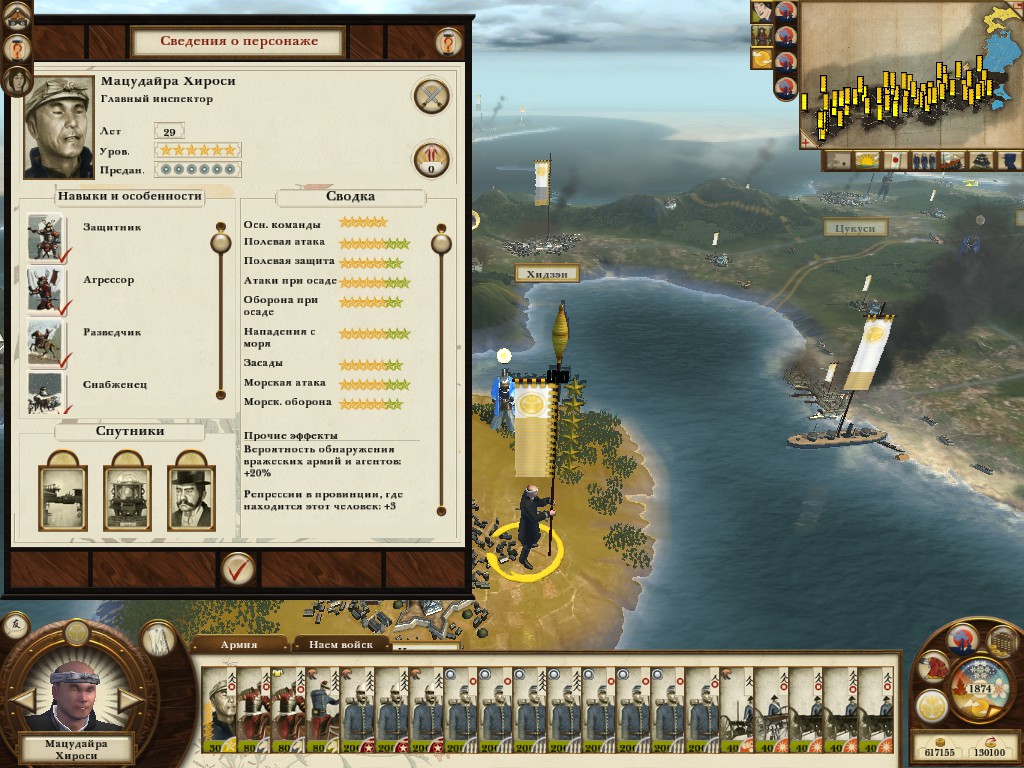
Task: Open the rising sun tab below the minimap
Action: pos(867,160)
